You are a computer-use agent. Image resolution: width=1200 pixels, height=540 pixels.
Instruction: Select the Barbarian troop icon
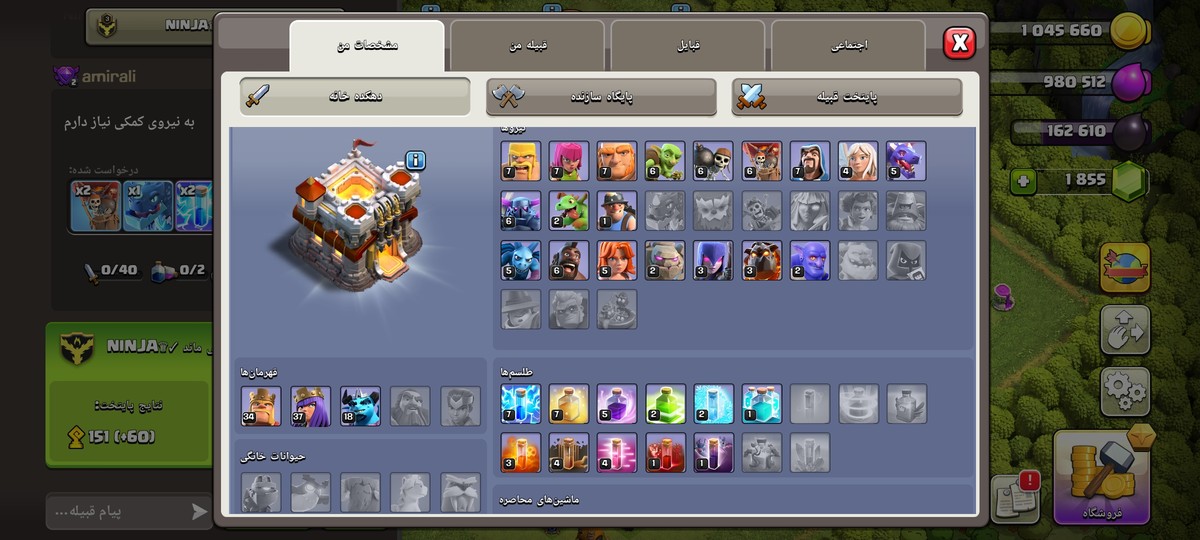click(520, 161)
